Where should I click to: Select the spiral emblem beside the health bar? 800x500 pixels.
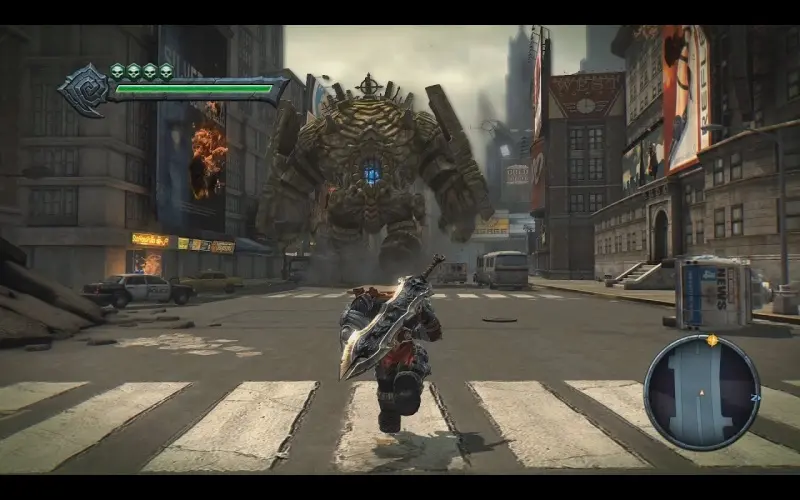tap(83, 90)
